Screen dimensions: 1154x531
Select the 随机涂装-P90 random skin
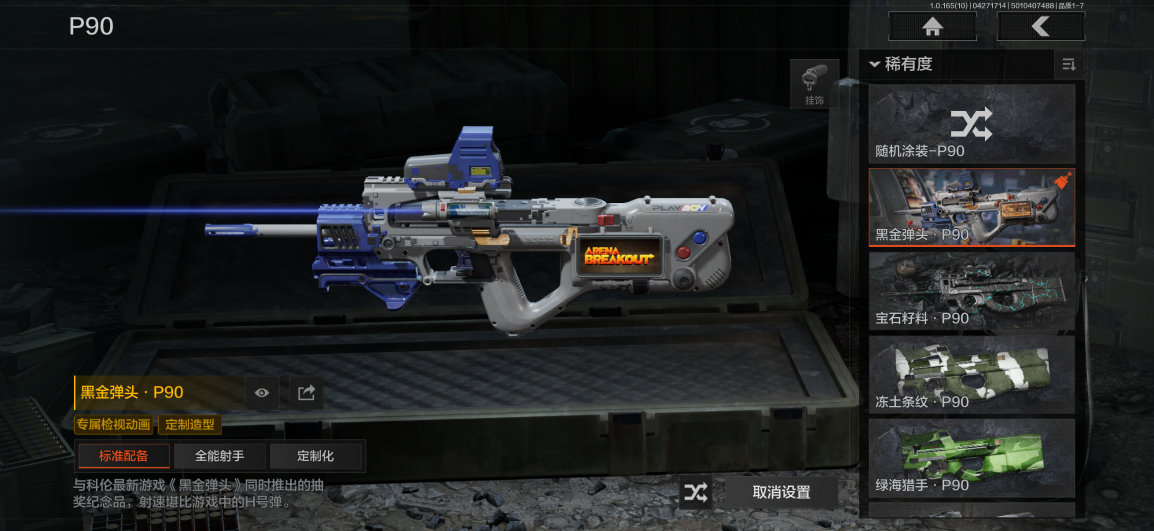[x=971, y=124]
